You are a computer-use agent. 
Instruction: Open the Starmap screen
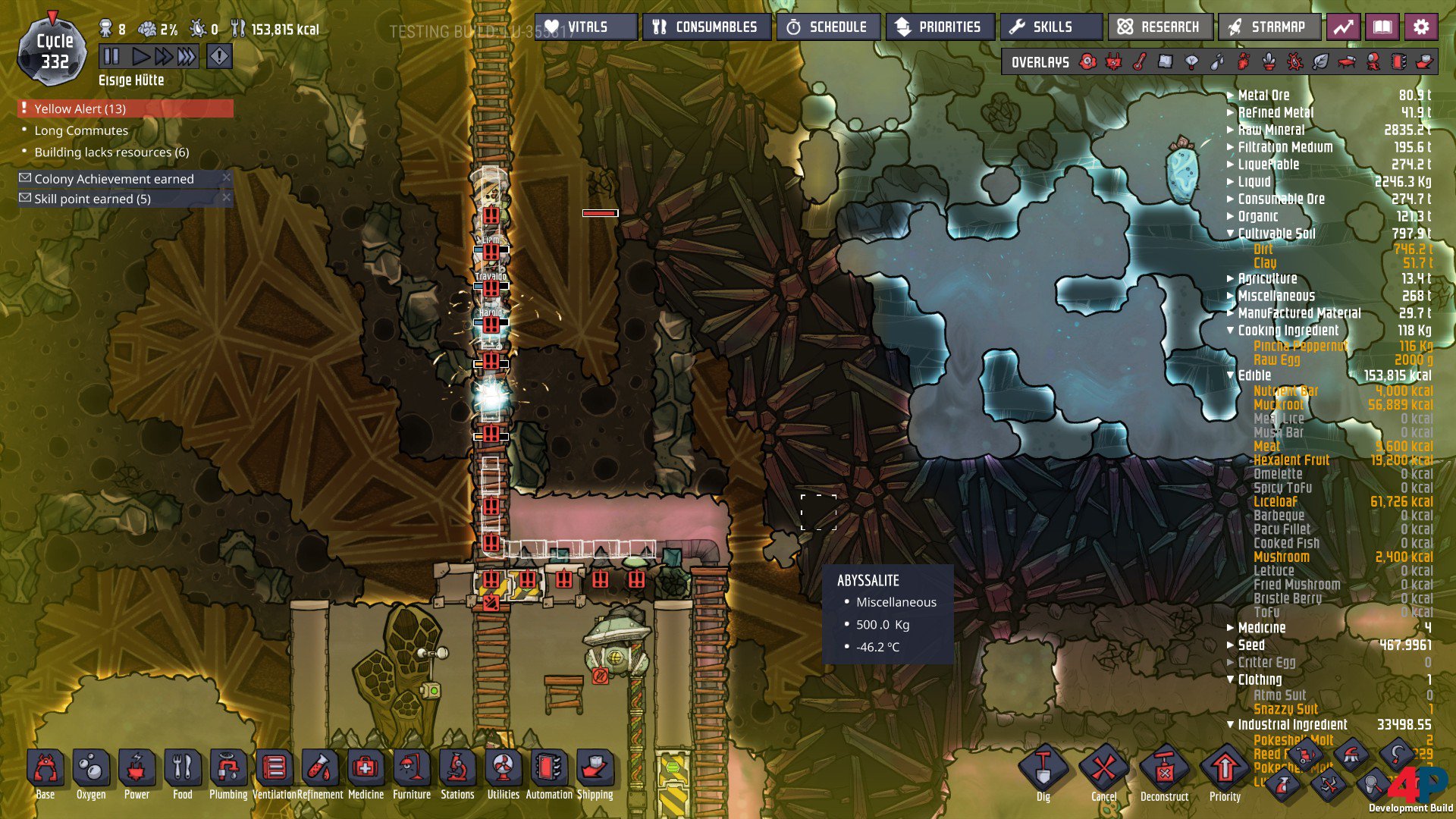(1268, 27)
